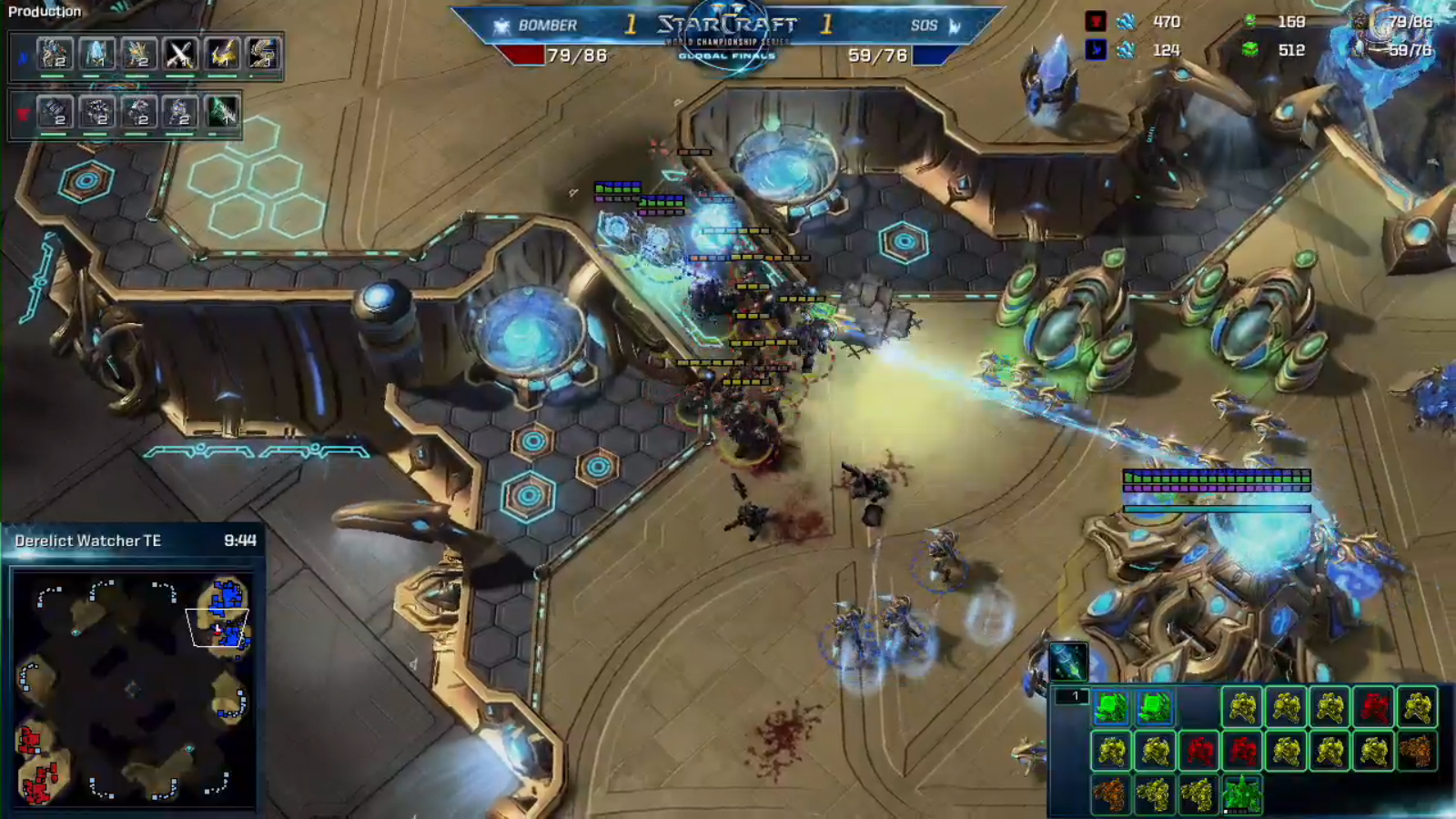
Task: Select the control group 1 tab
Action: click(x=1071, y=697)
